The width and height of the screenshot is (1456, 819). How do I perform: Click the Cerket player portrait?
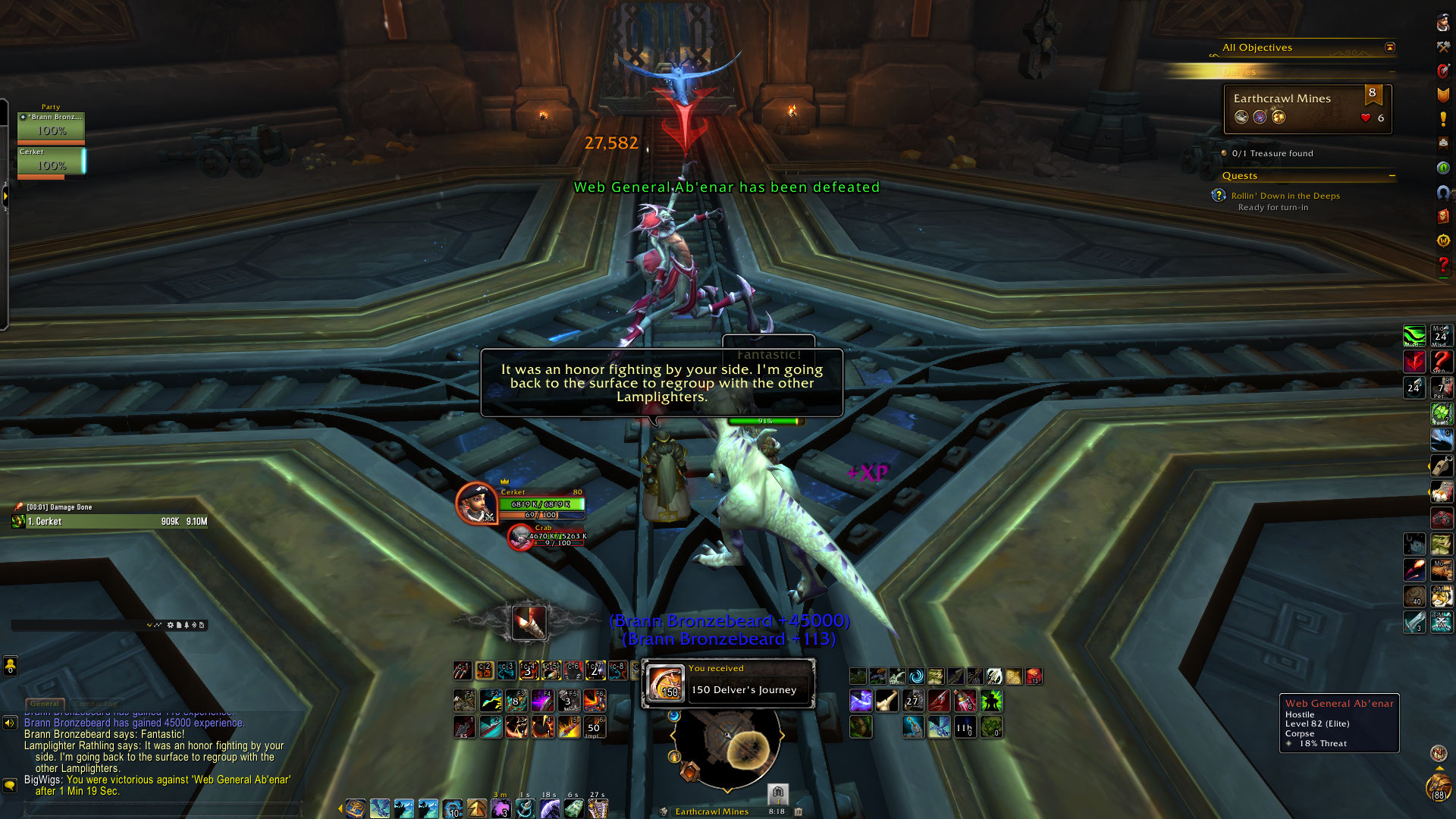point(476,503)
